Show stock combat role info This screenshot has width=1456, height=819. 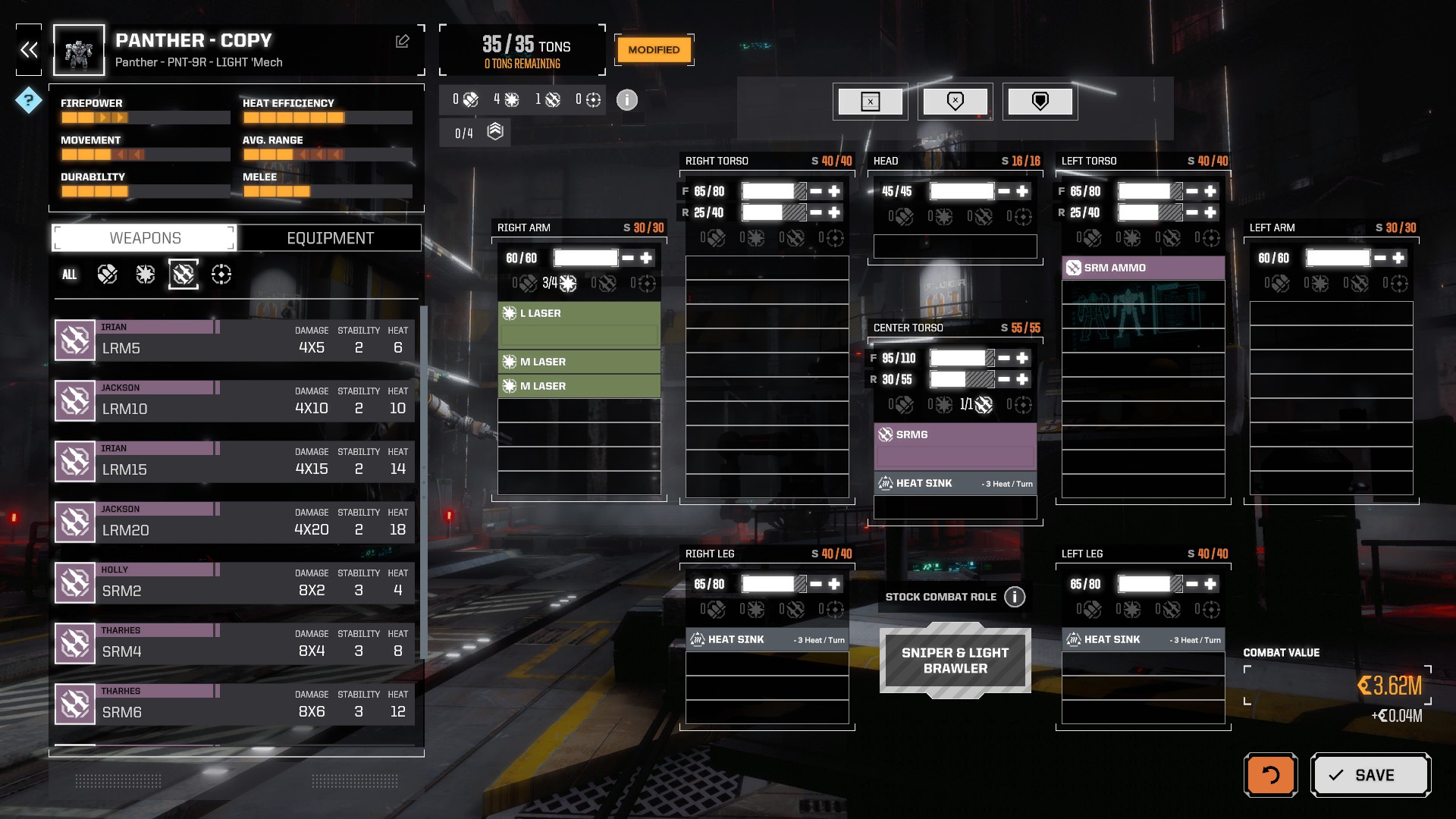pyautogui.click(x=1015, y=597)
